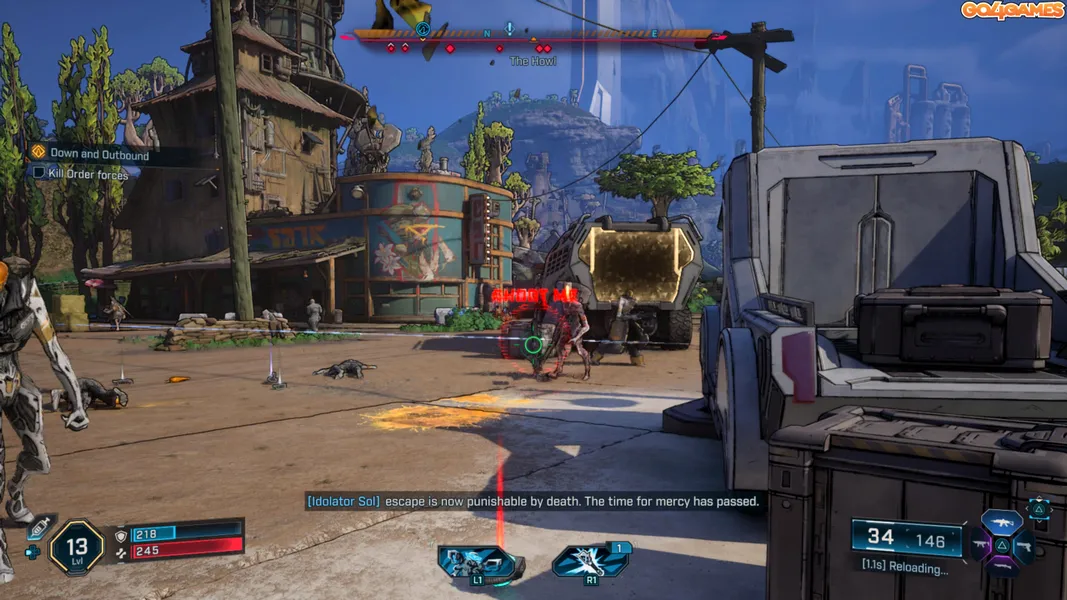Tick the Kill Order forces objective checkbox
The width and height of the screenshot is (1067, 600).
pyautogui.click(x=39, y=173)
